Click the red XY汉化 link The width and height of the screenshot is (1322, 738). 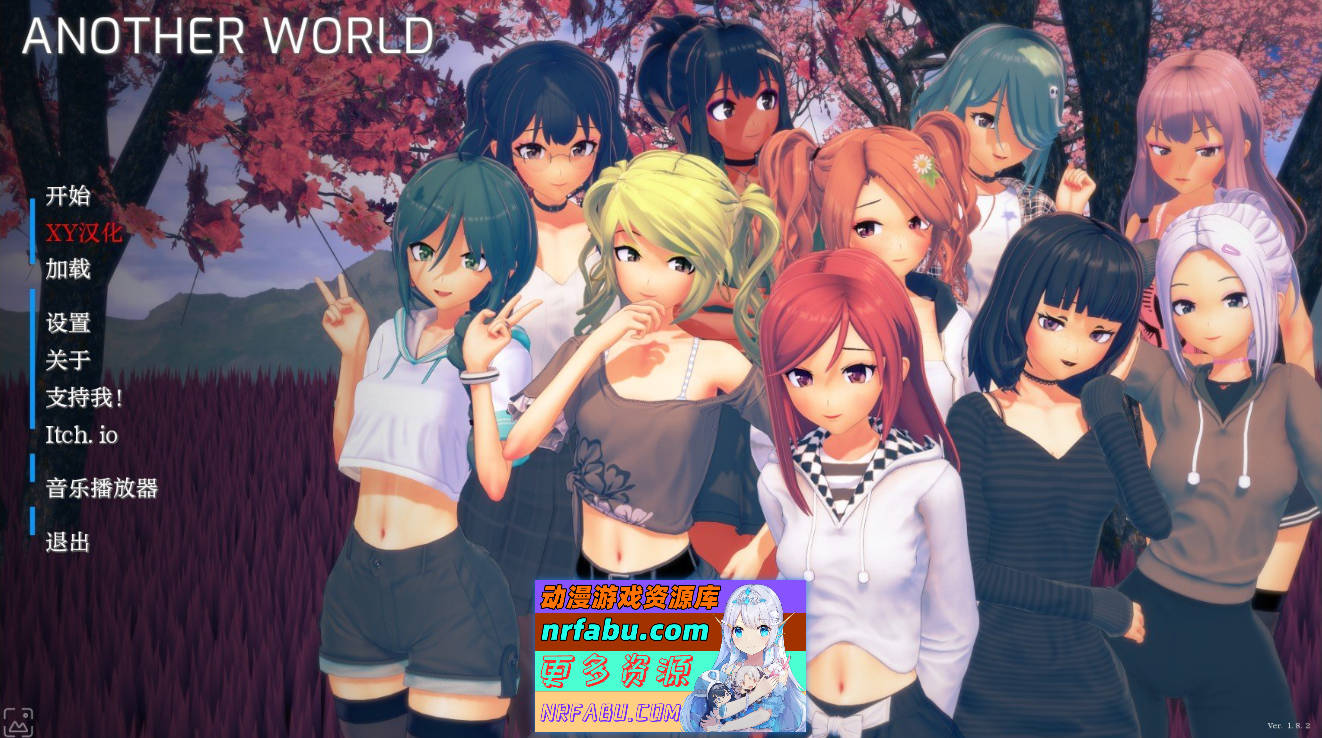tap(82, 234)
